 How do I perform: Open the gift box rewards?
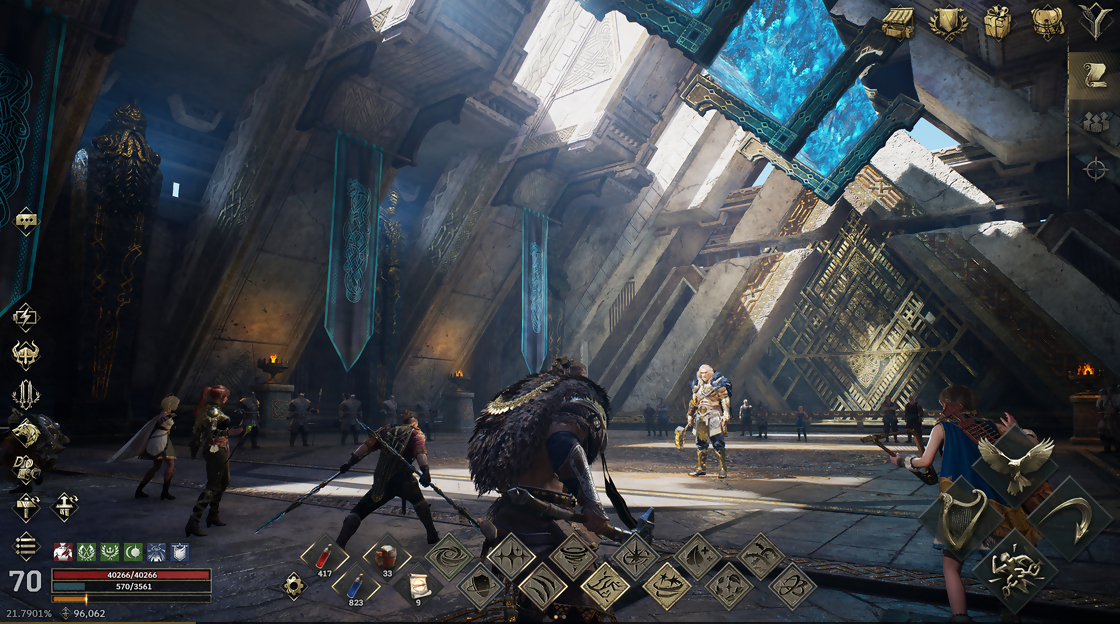point(997,22)
